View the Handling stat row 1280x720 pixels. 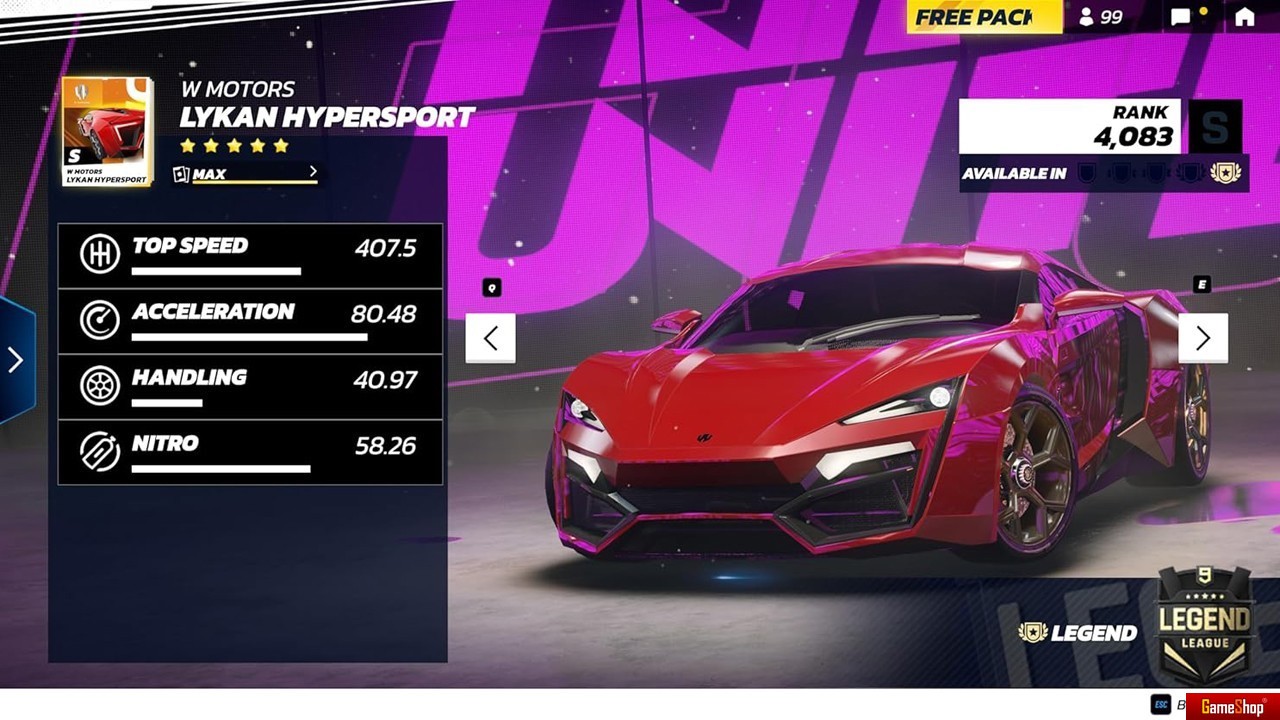tap(250, 386)
